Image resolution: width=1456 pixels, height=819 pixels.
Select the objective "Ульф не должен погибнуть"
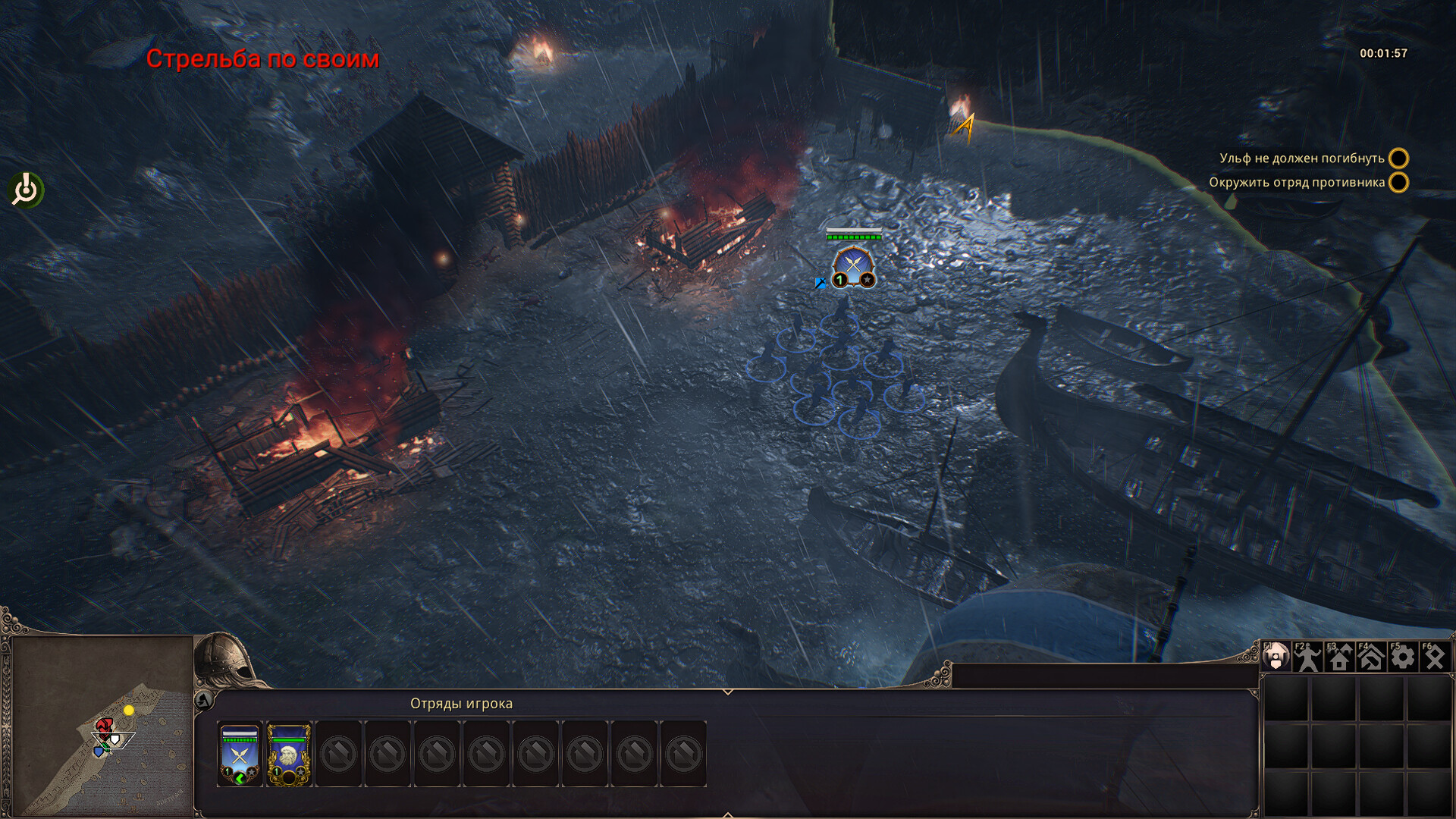coord(1301,158)
